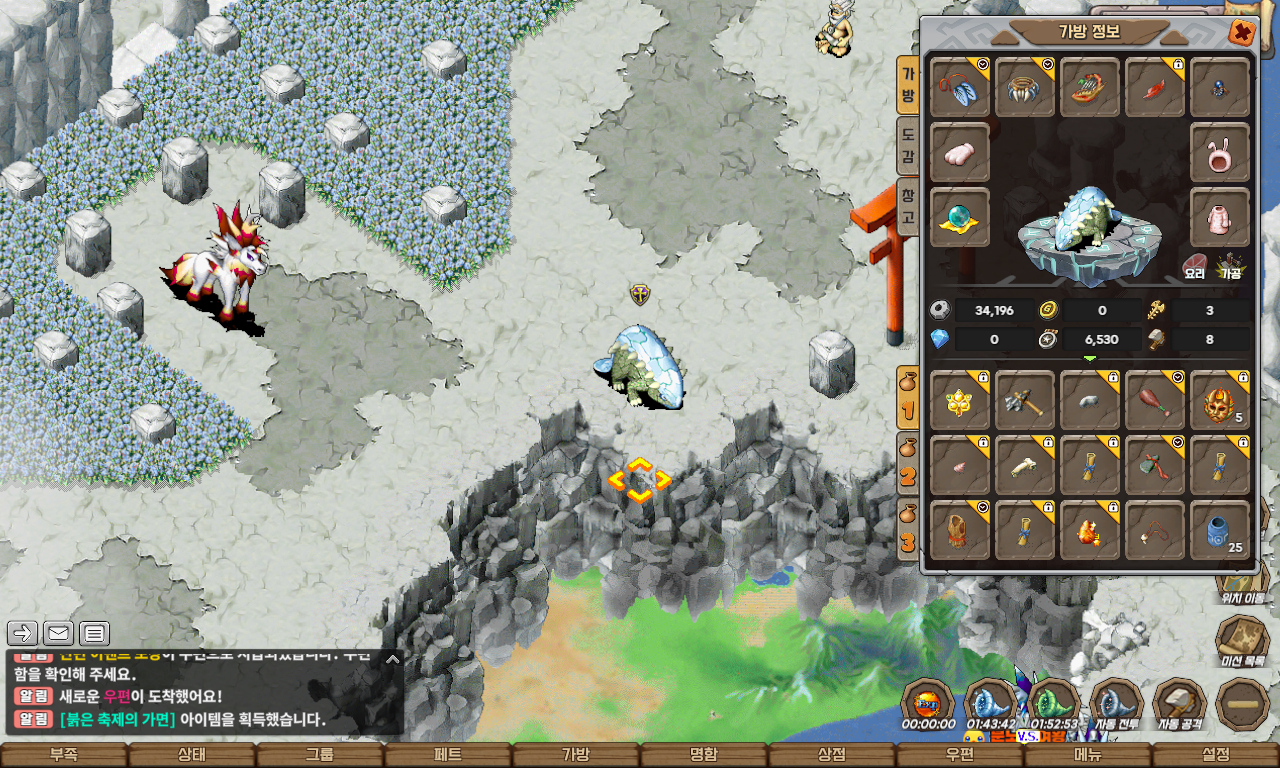Open the 가공 processing button

pos(1230,267)
